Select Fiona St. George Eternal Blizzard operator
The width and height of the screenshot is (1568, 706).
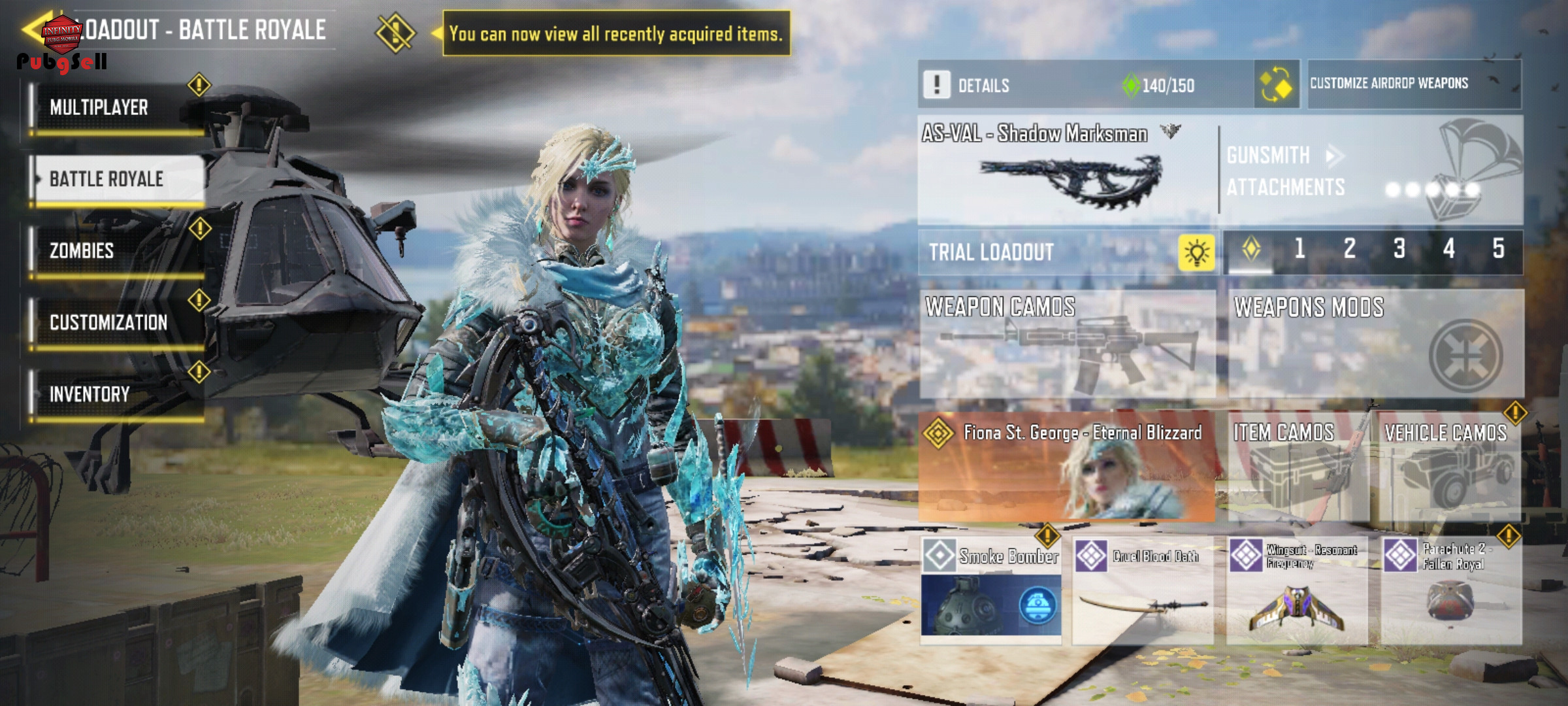pos(1066,465)
